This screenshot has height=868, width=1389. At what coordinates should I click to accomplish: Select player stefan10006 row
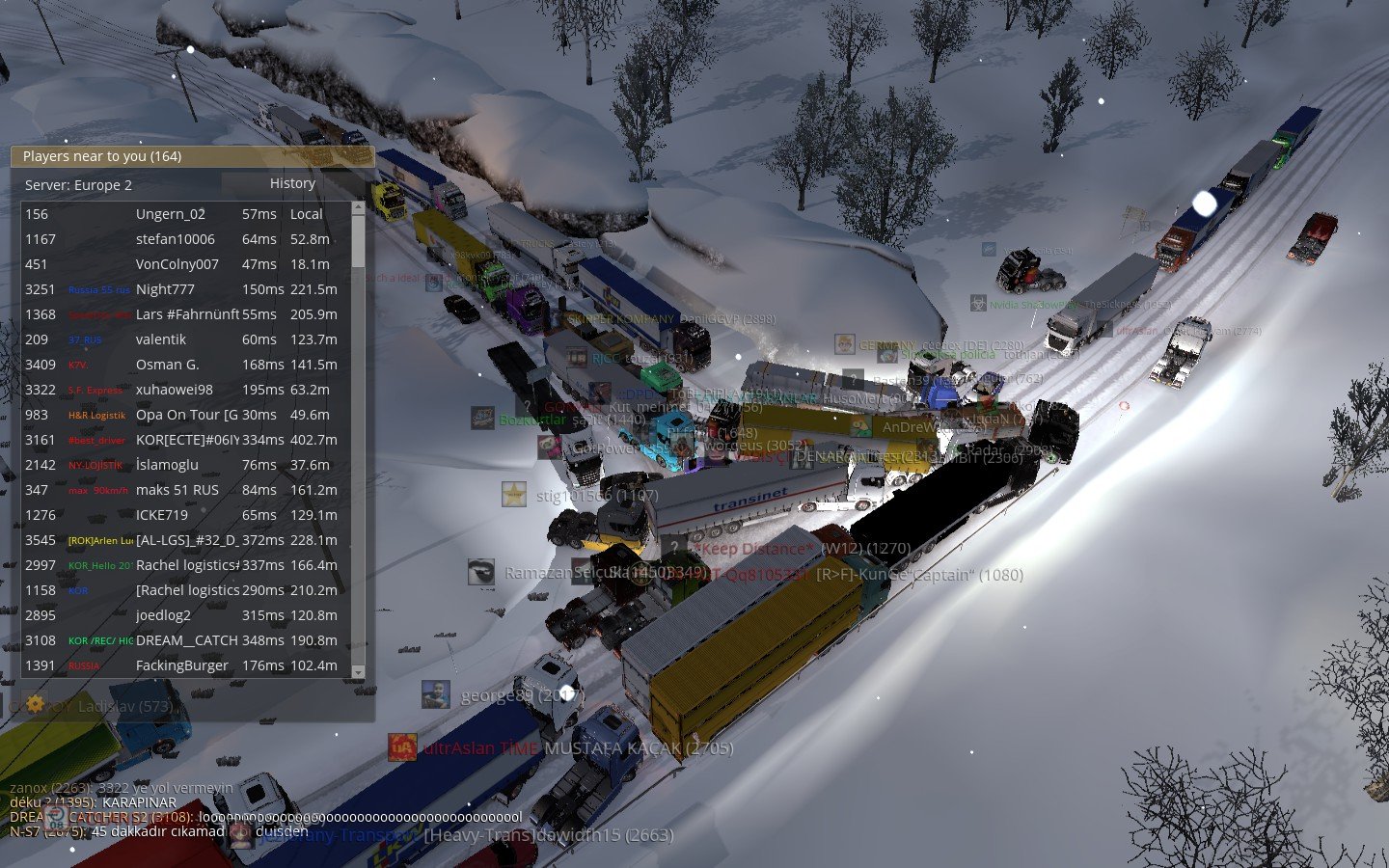176,239
